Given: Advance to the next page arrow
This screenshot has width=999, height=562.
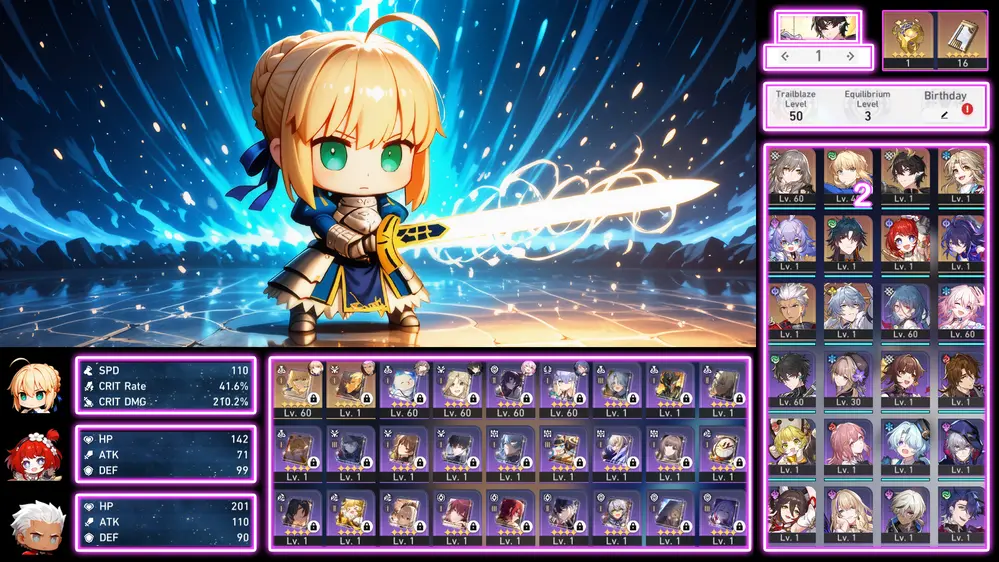Looking at the screenshot, I should click(x=851, y=57).
